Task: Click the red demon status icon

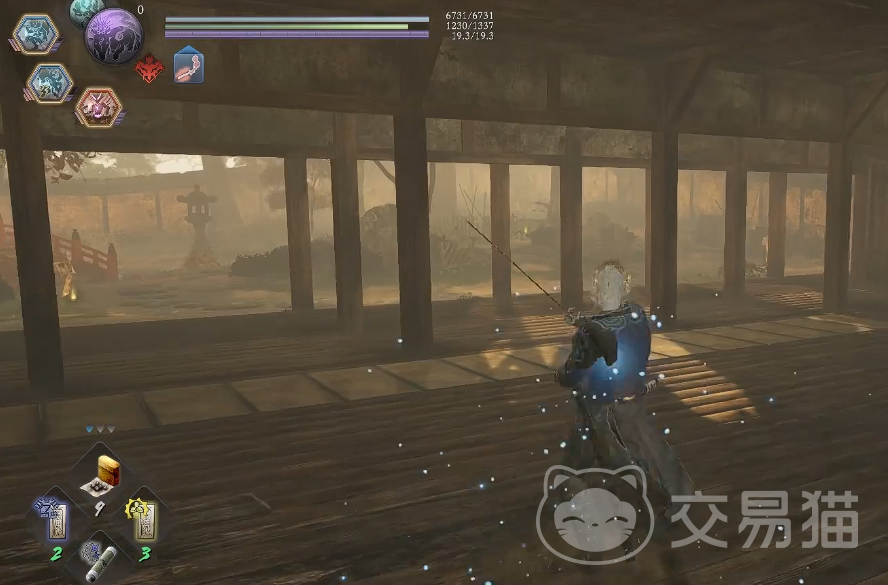Action: pos(149,69)
